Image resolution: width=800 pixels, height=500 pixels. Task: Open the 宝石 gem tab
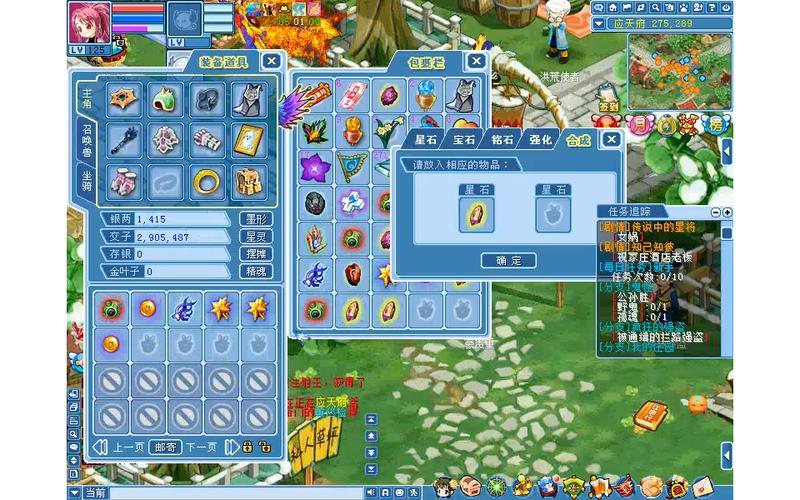[464, 140]
